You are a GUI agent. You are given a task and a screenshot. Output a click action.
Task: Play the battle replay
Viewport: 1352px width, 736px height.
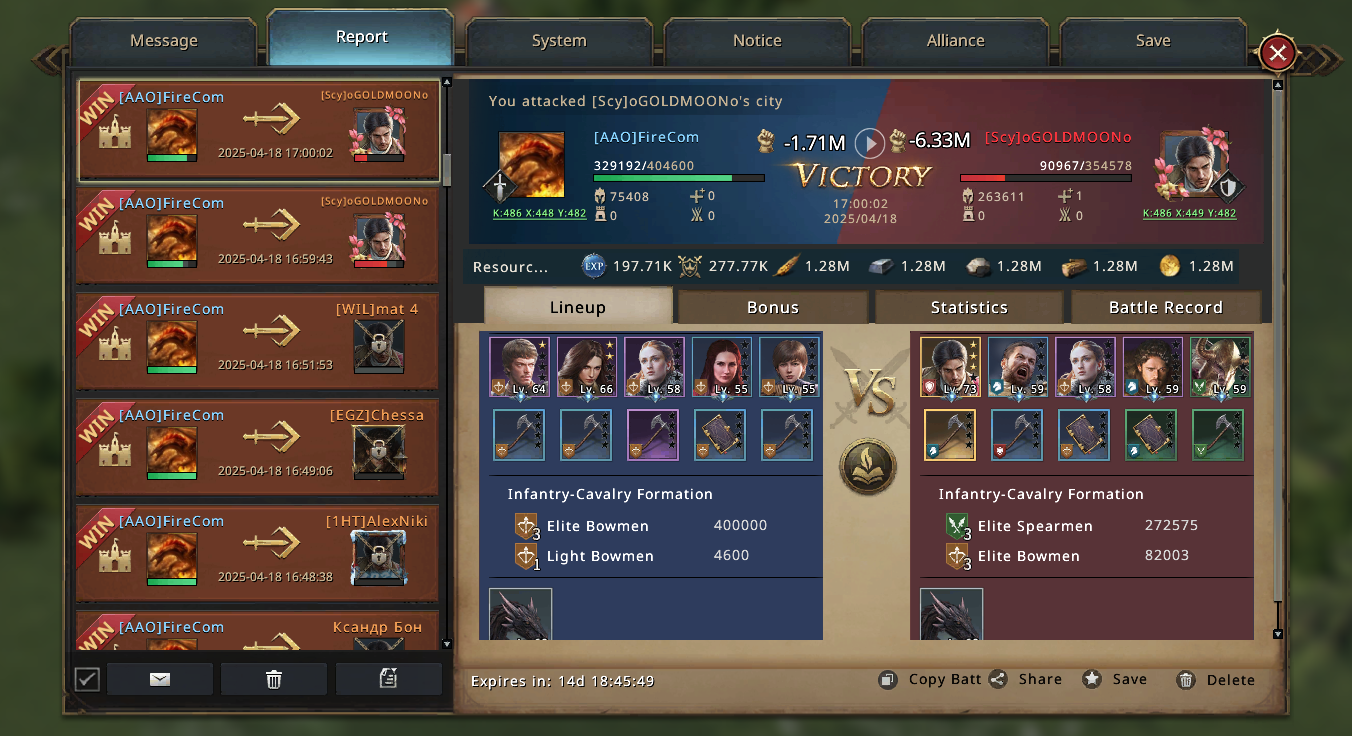870,143
